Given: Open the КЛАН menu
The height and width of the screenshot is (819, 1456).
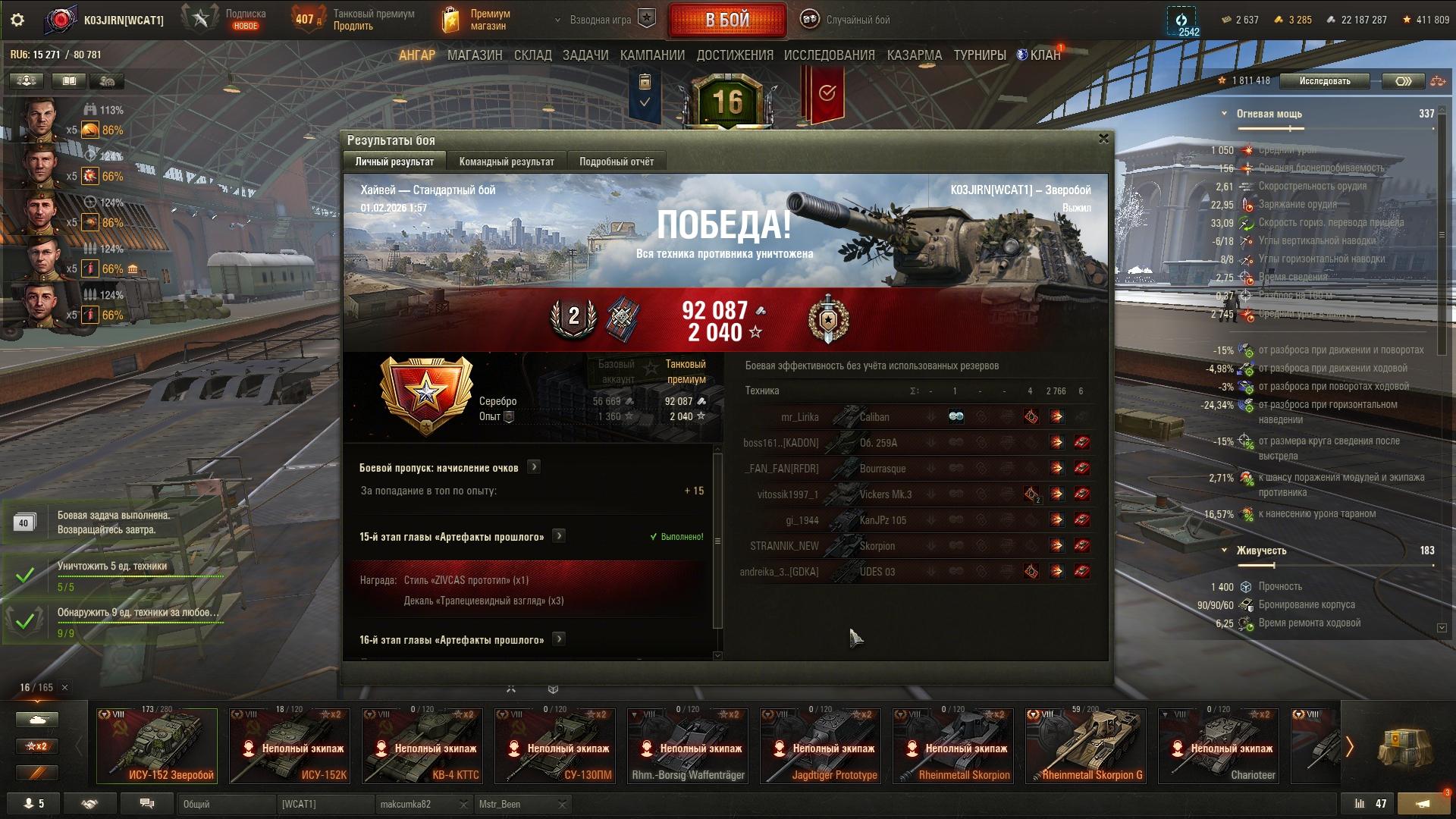Looking at the screenshot, I should [x=1044, y=55].
